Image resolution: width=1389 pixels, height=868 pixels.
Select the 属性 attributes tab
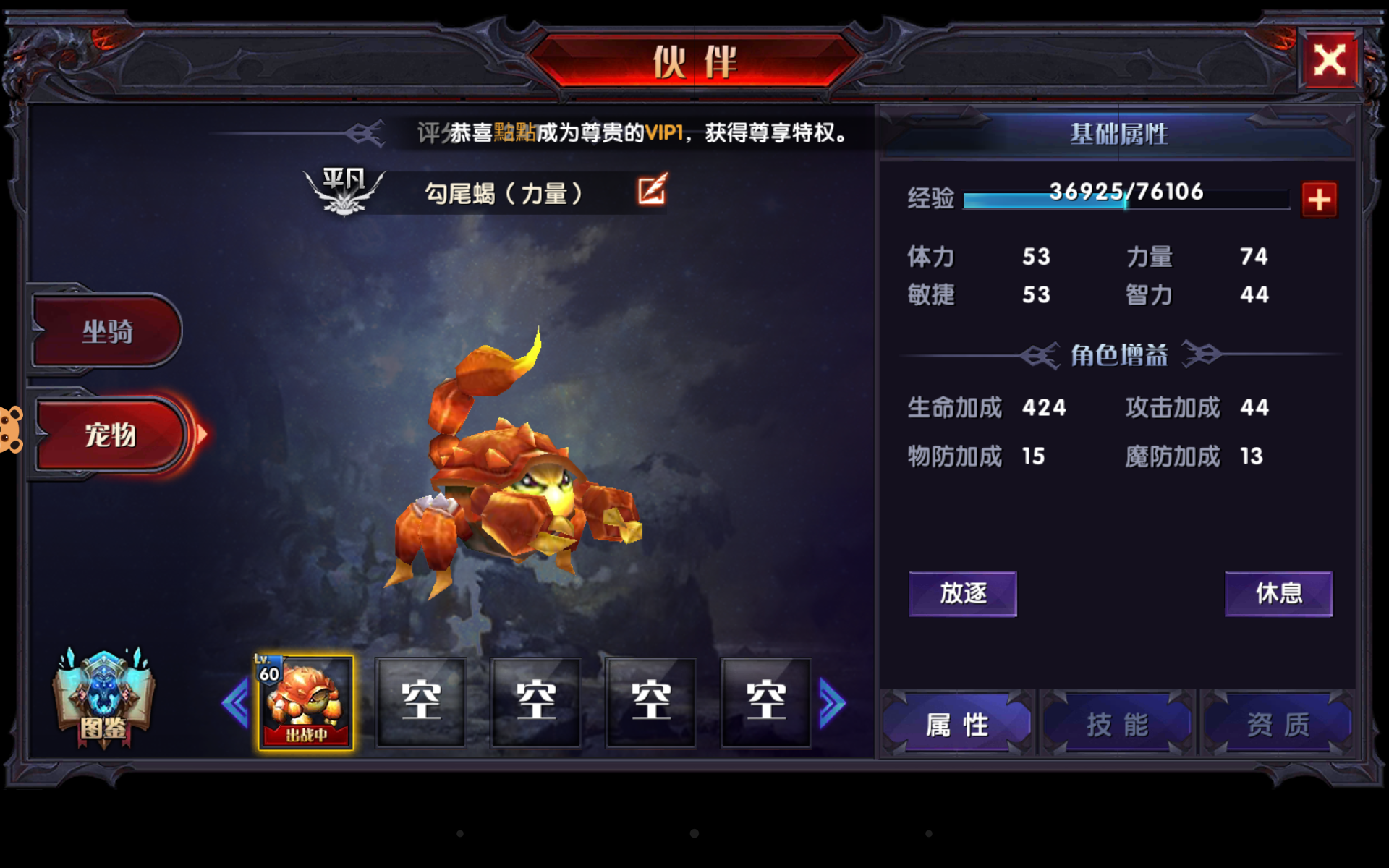coord(956,723)
